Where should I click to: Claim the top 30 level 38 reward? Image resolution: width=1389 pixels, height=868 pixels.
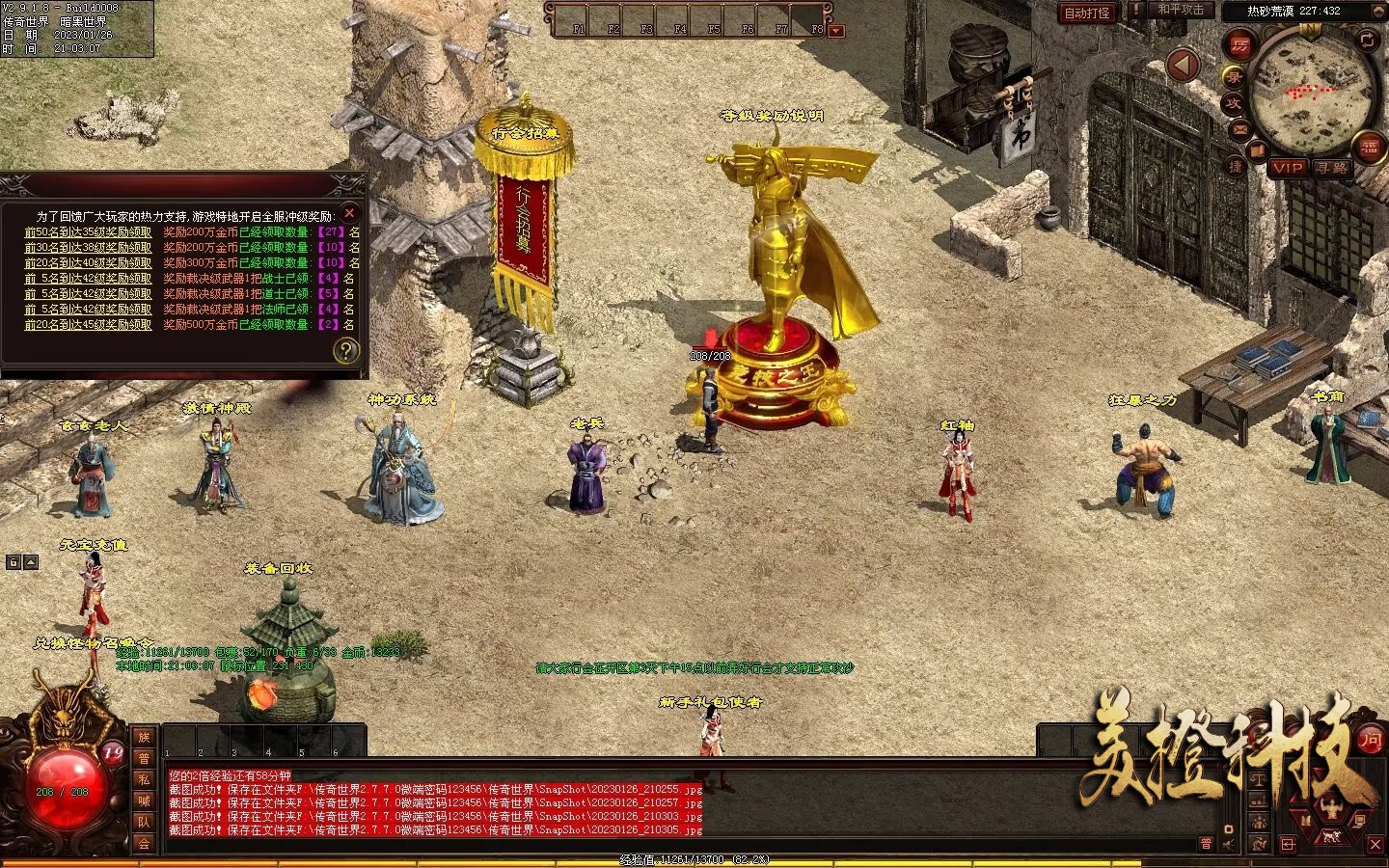click(x=88, y=248)
